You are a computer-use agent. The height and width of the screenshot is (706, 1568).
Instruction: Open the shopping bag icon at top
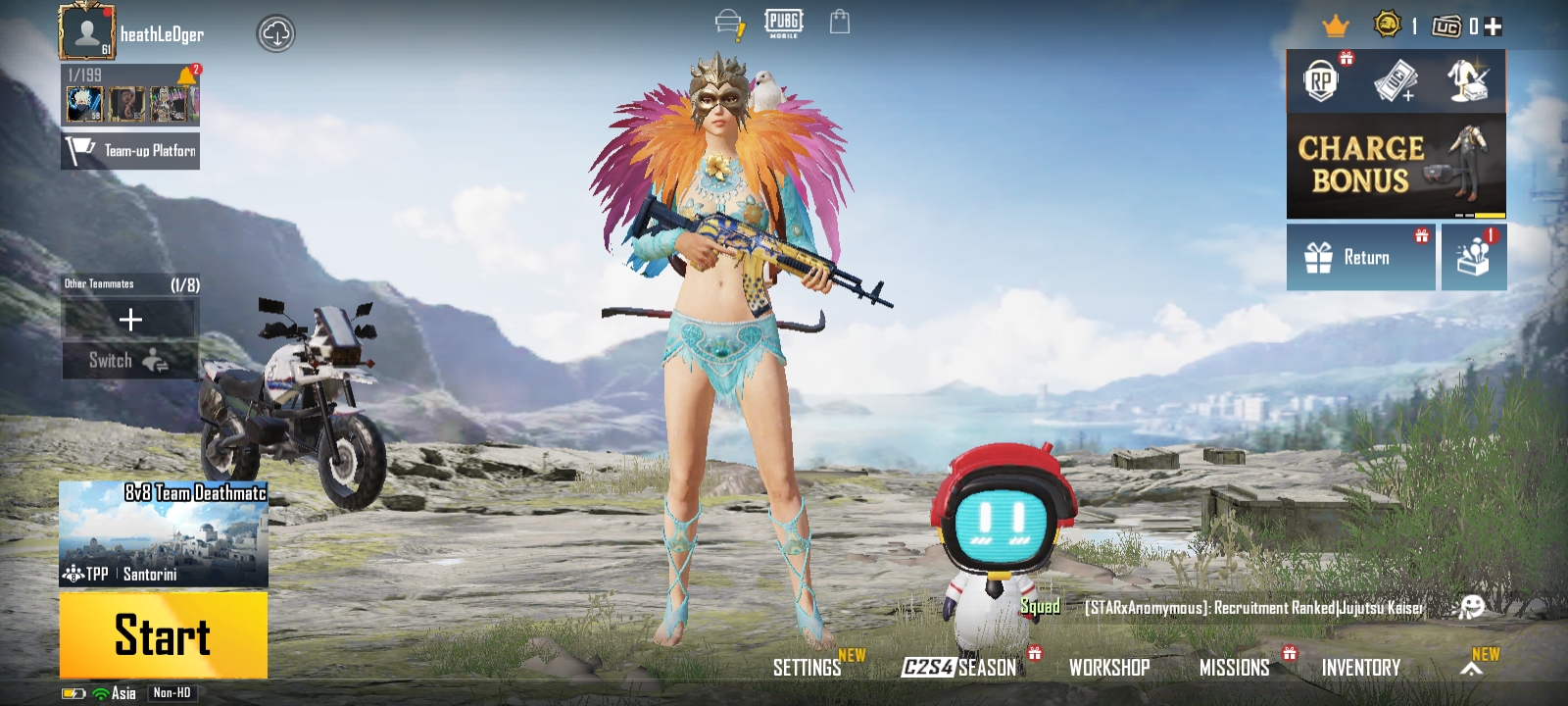pos(840,22)
